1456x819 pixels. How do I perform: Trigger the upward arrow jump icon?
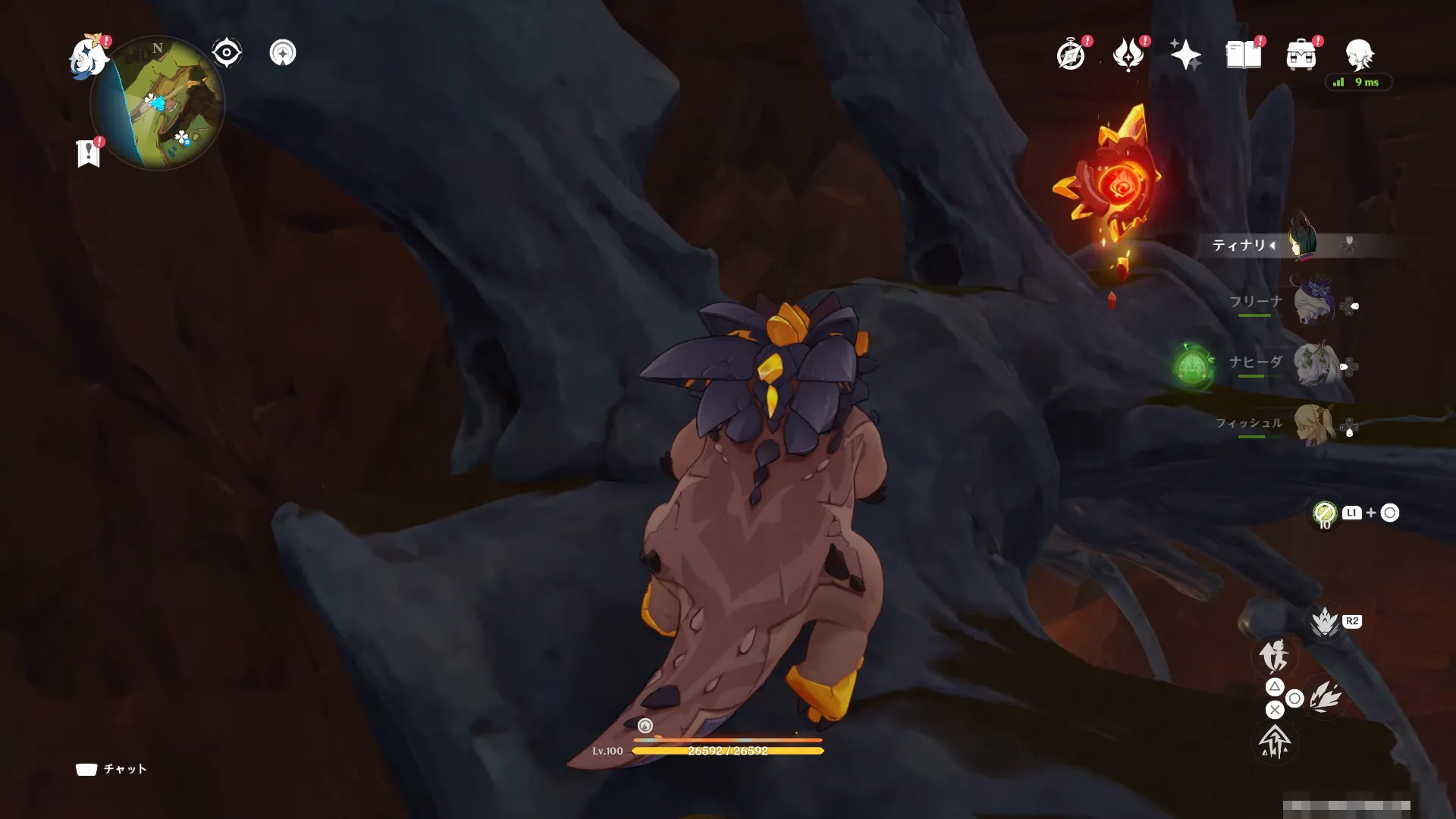coord(1275,741)
